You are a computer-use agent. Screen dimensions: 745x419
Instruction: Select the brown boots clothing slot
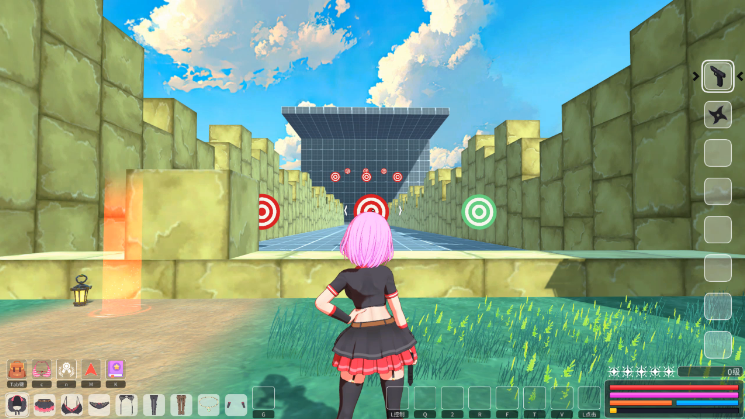click(181, 404)
